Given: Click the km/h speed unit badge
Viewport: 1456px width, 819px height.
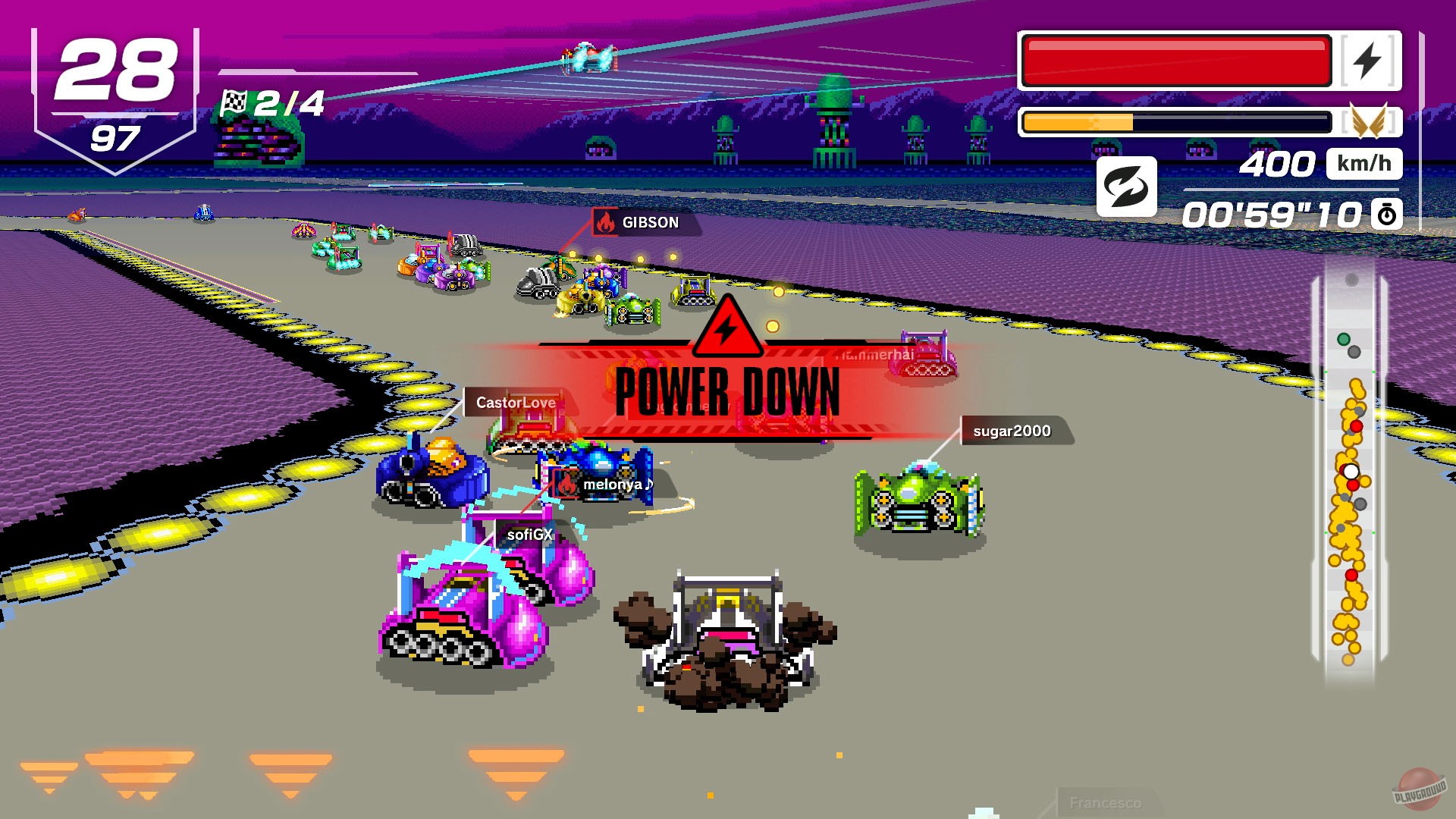Looking at the screenshot, I should click(1367, 162).
